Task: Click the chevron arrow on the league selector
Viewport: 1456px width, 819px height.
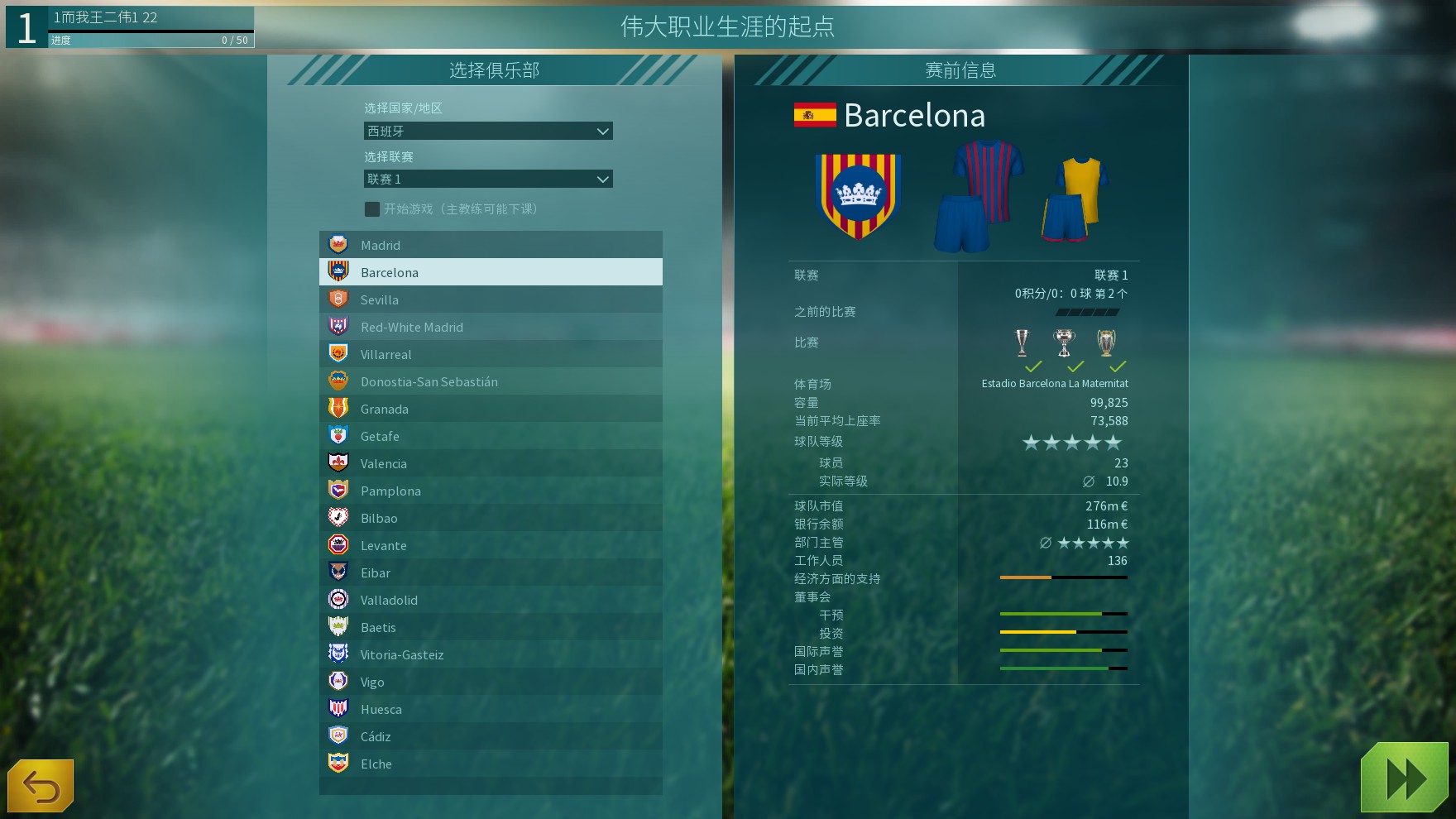Action: point(601,179)
